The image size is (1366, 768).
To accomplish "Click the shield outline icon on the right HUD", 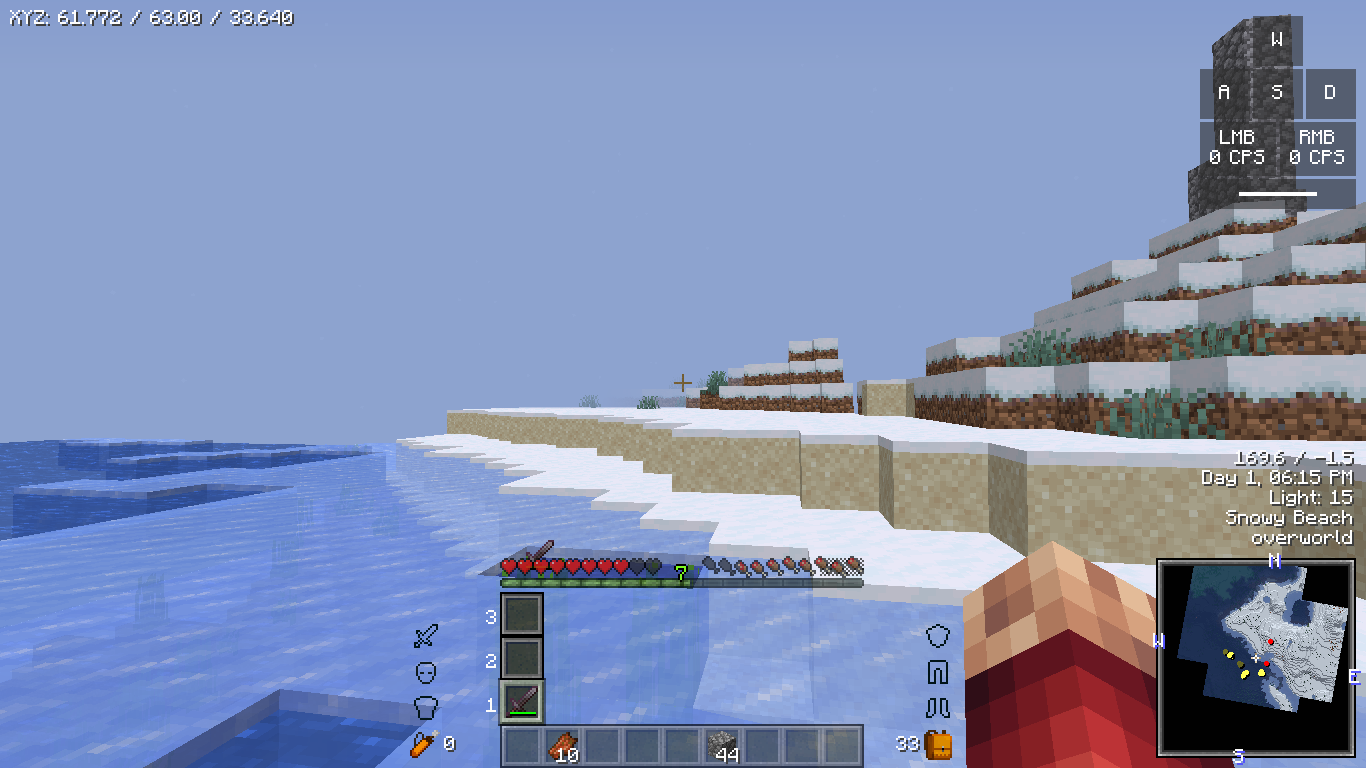I will click(938, 636).
